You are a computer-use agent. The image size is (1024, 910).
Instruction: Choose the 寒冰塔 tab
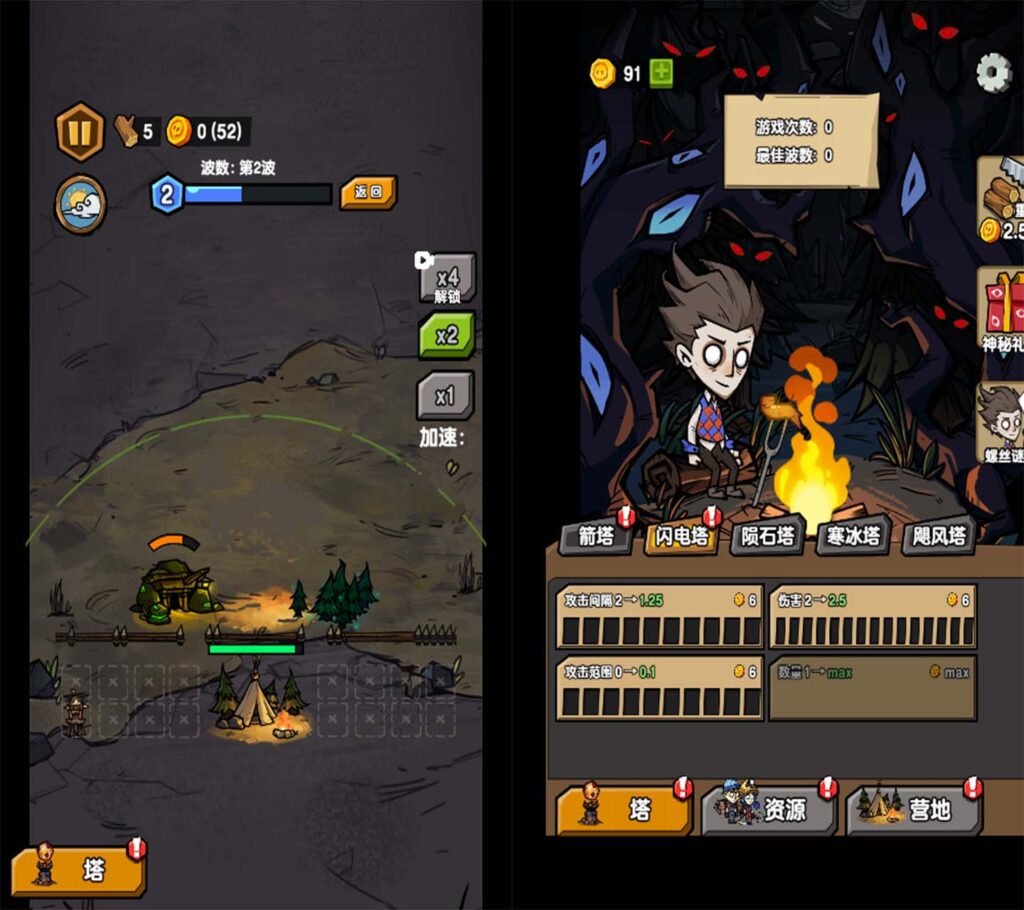pos(853,537)
